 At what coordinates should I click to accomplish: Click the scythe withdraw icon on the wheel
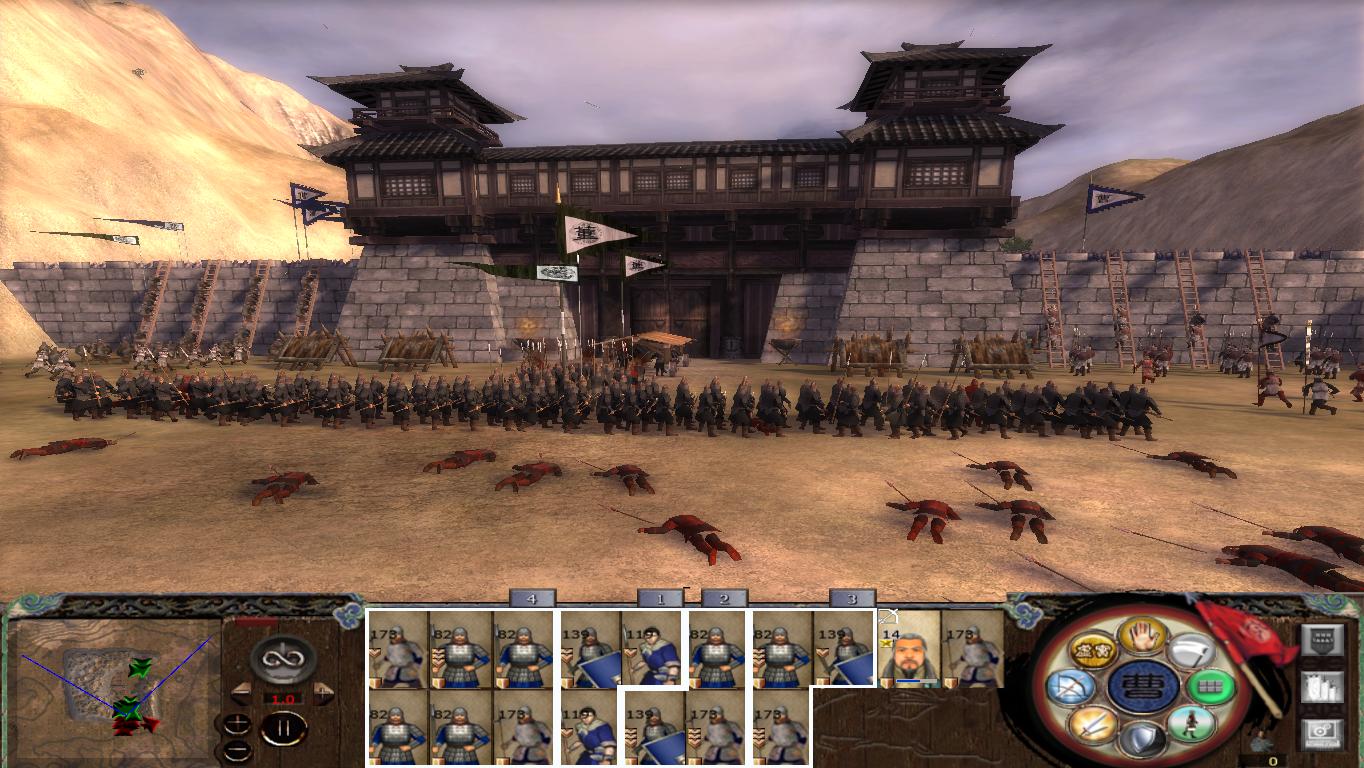(1193, 652)
